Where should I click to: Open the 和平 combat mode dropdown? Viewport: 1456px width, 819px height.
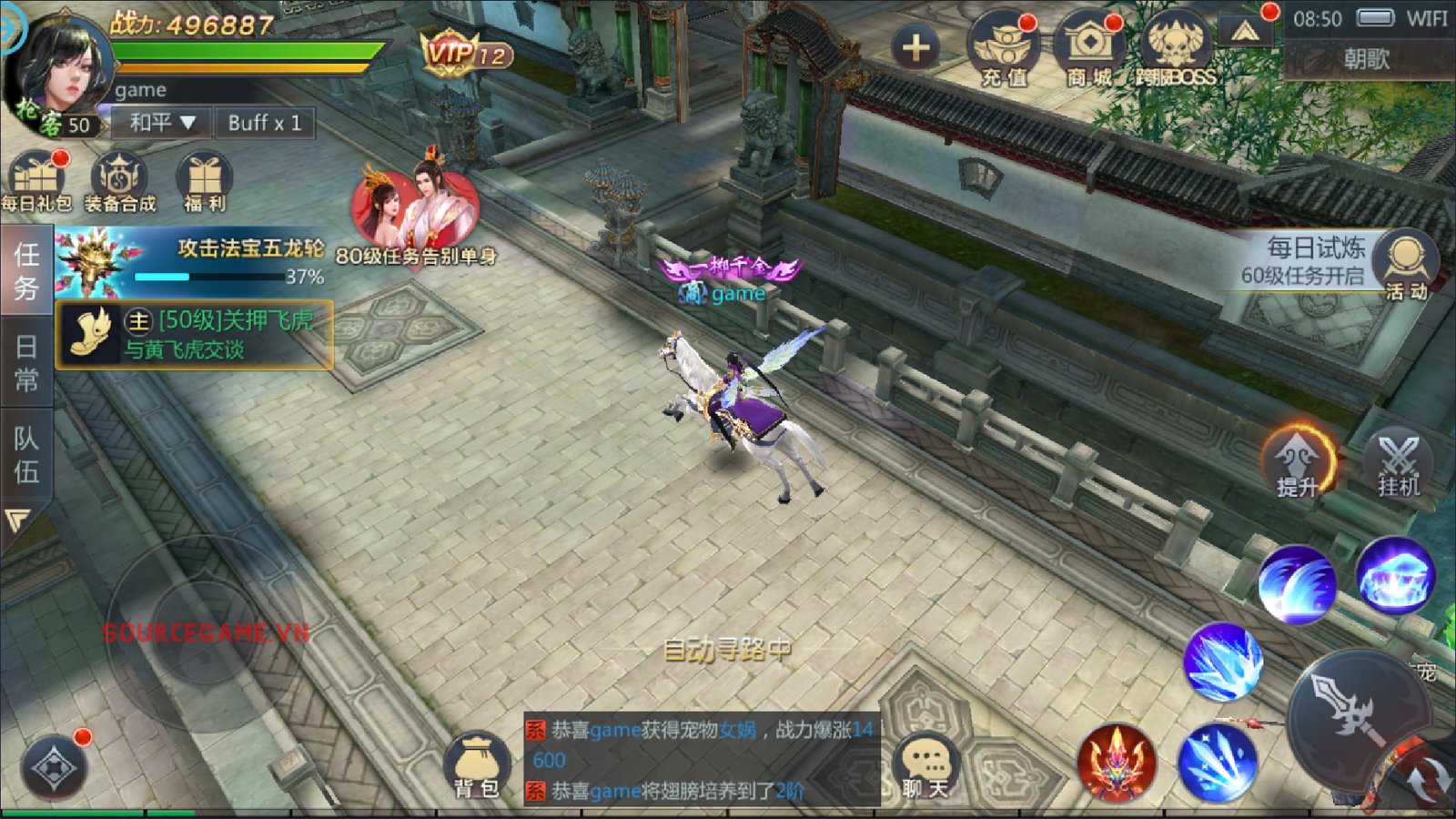click(x=162, y=123)
